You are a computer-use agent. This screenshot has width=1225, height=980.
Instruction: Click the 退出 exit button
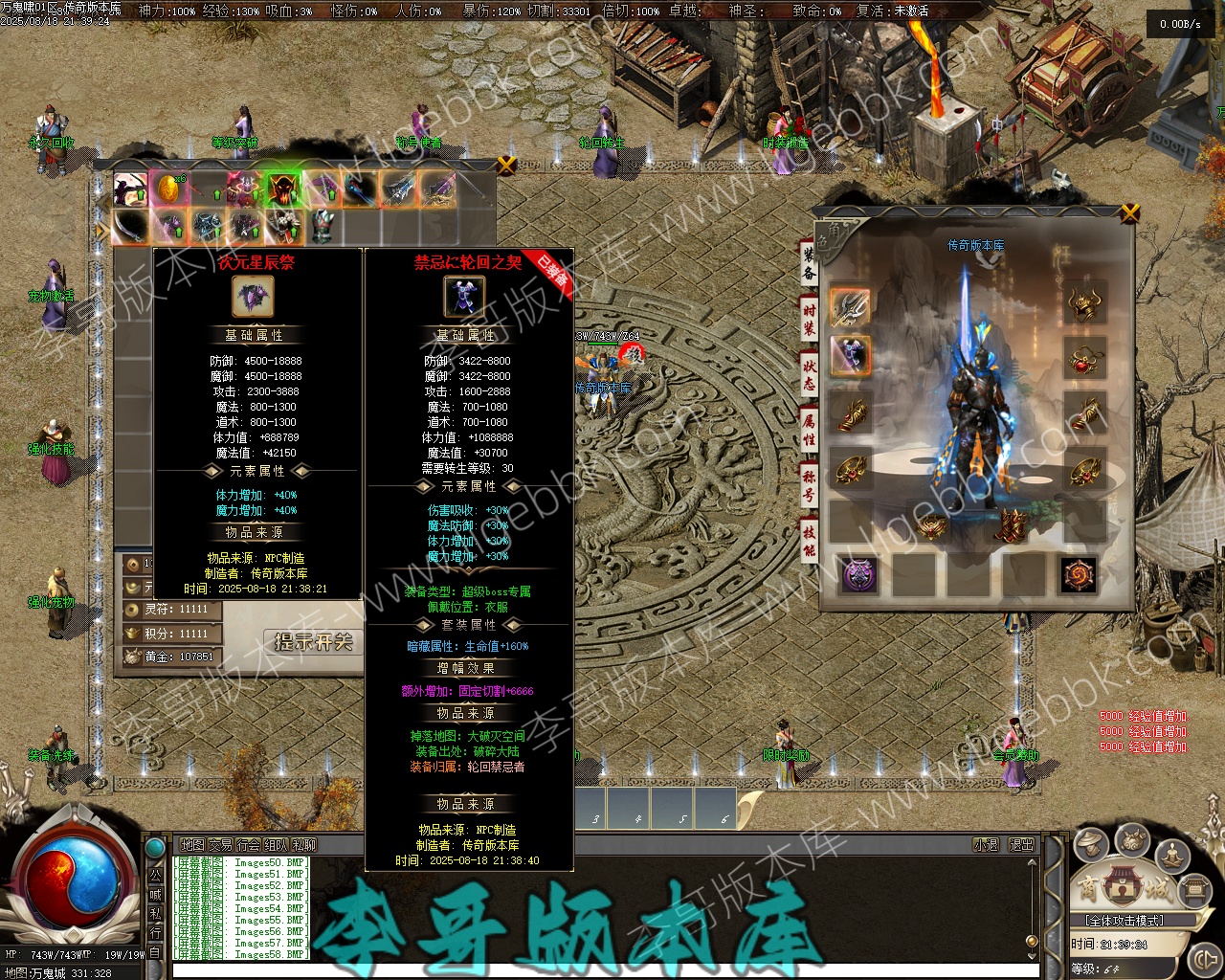tap(1021, 845)
